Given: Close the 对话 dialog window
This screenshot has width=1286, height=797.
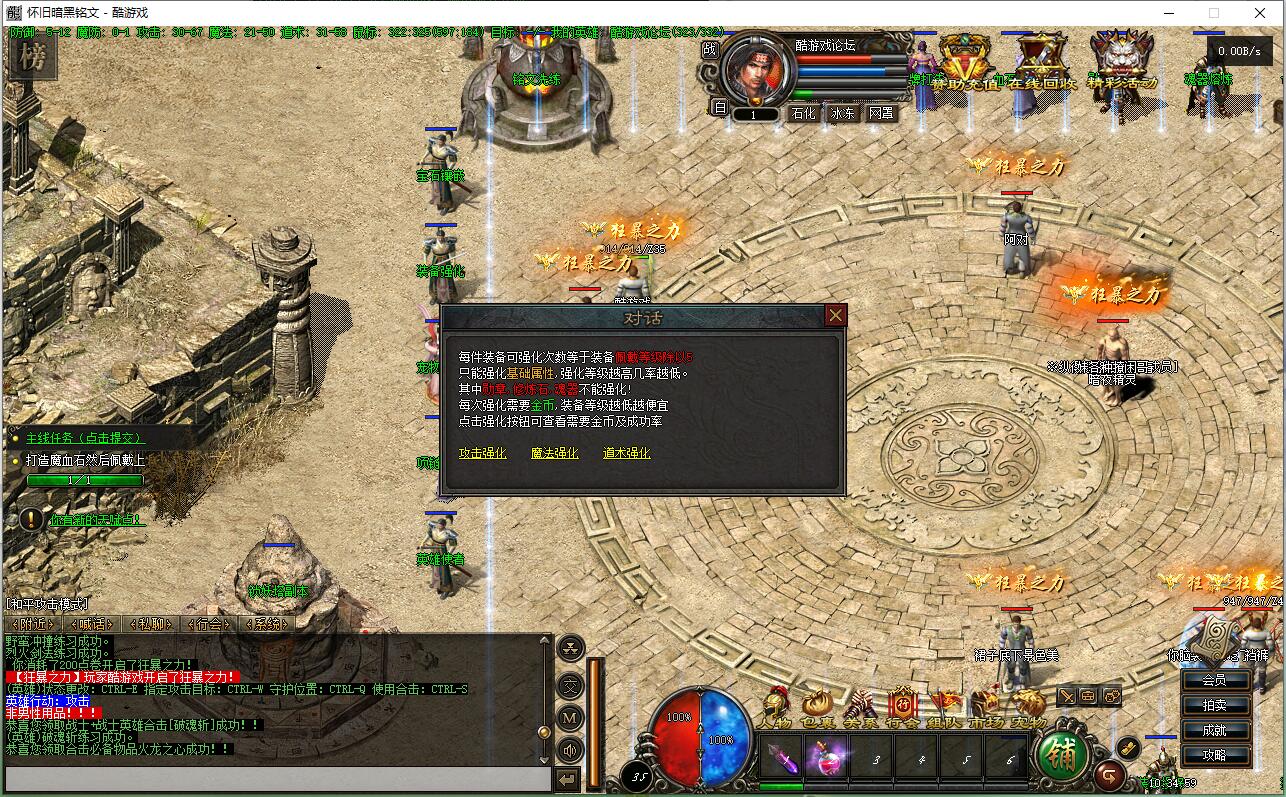Looking at the screenshot, I should [835, 316].
